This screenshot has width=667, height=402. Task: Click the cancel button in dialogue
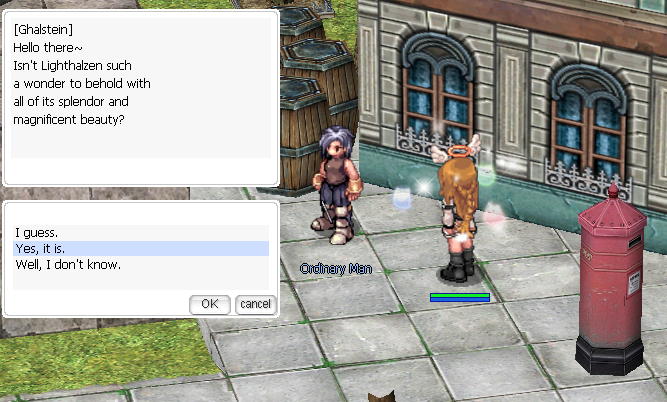[x=255, y=303]
